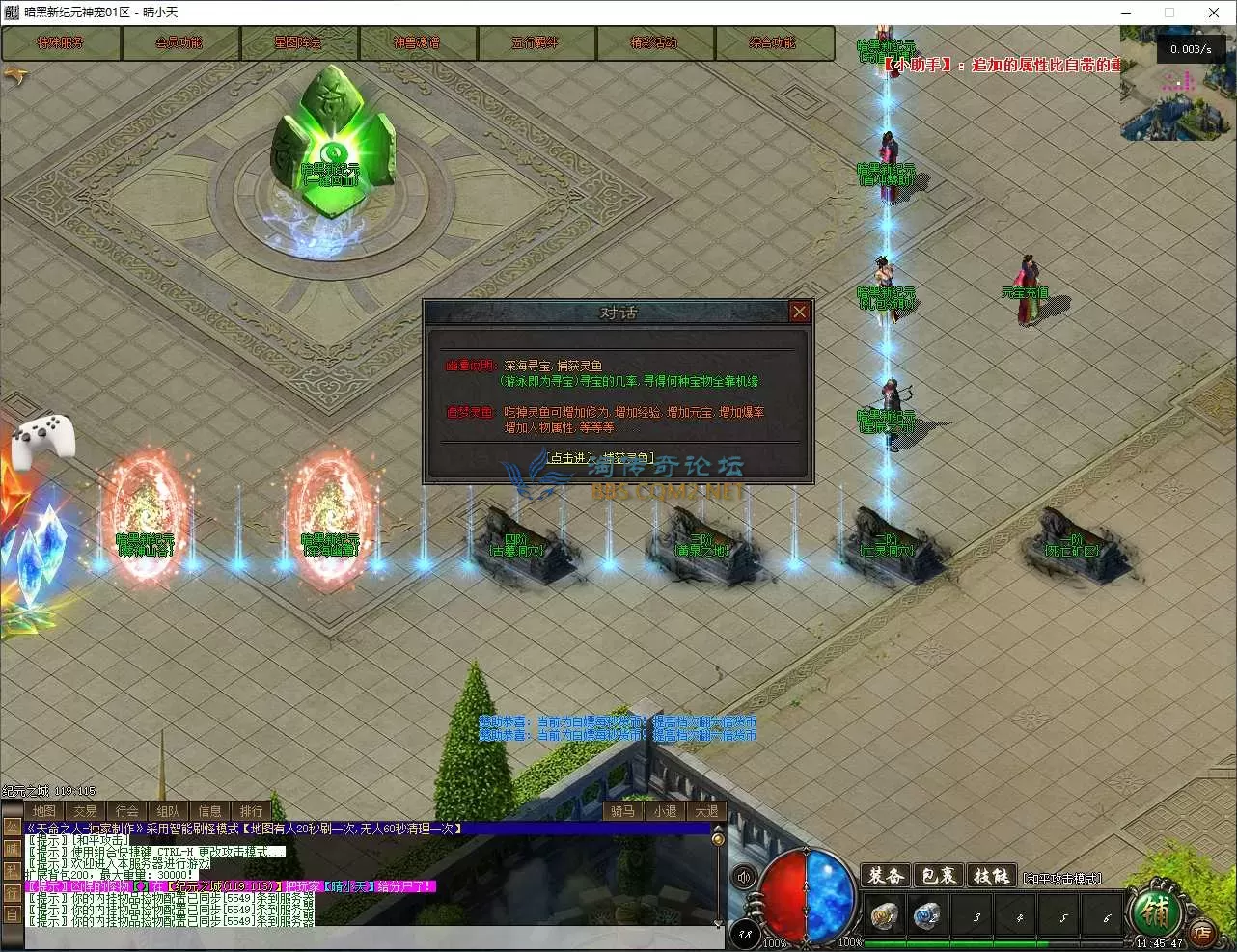The height and width of the screenshot is (952, 1237).
Task: Choose the 点击进入捕获灵鱼 dialogue option
Action: 599,458
